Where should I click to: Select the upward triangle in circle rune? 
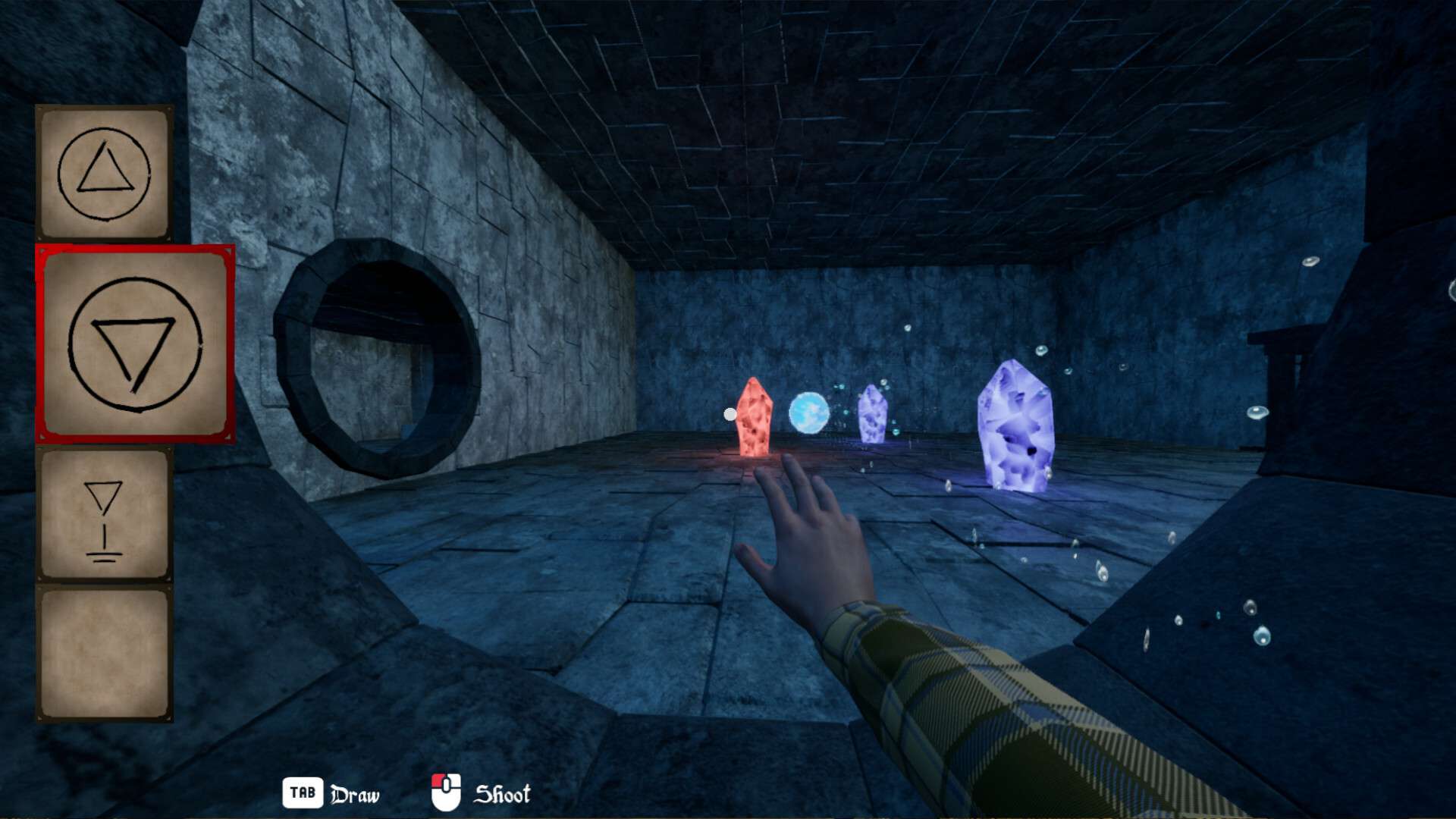pyautogui.click(x=105, y=174)
